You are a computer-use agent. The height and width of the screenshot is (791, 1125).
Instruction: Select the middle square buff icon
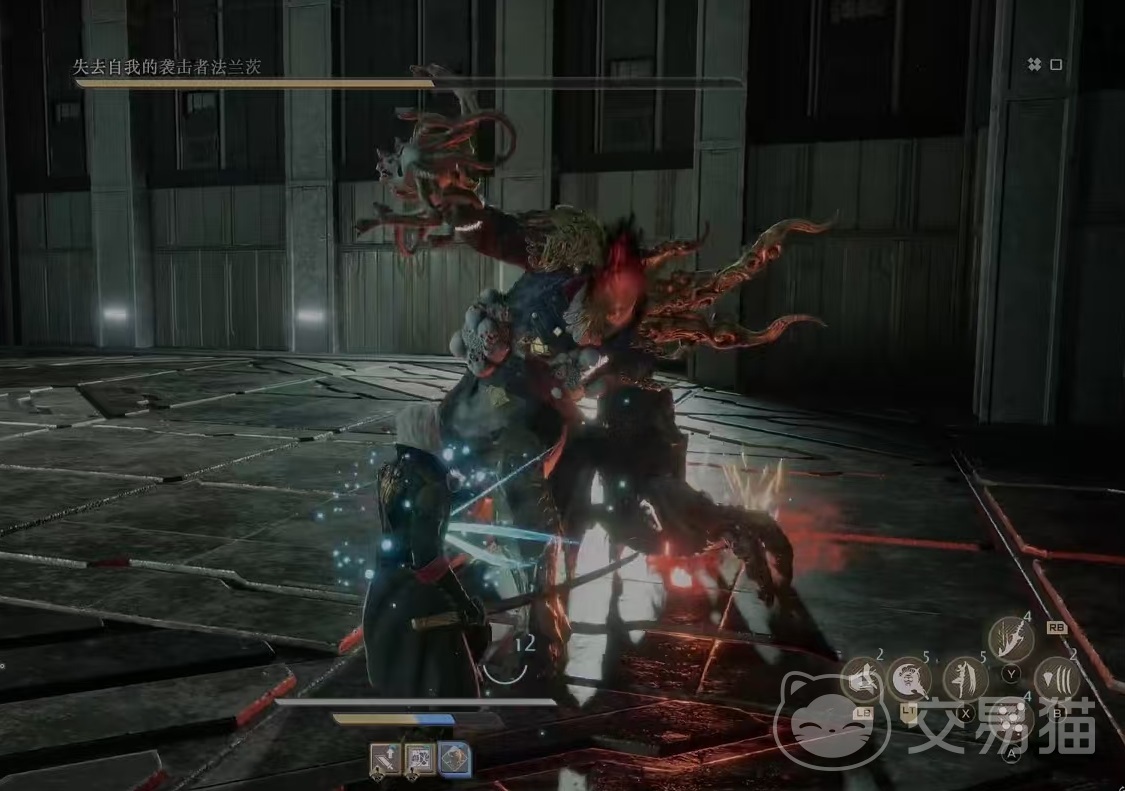[420, 760]
